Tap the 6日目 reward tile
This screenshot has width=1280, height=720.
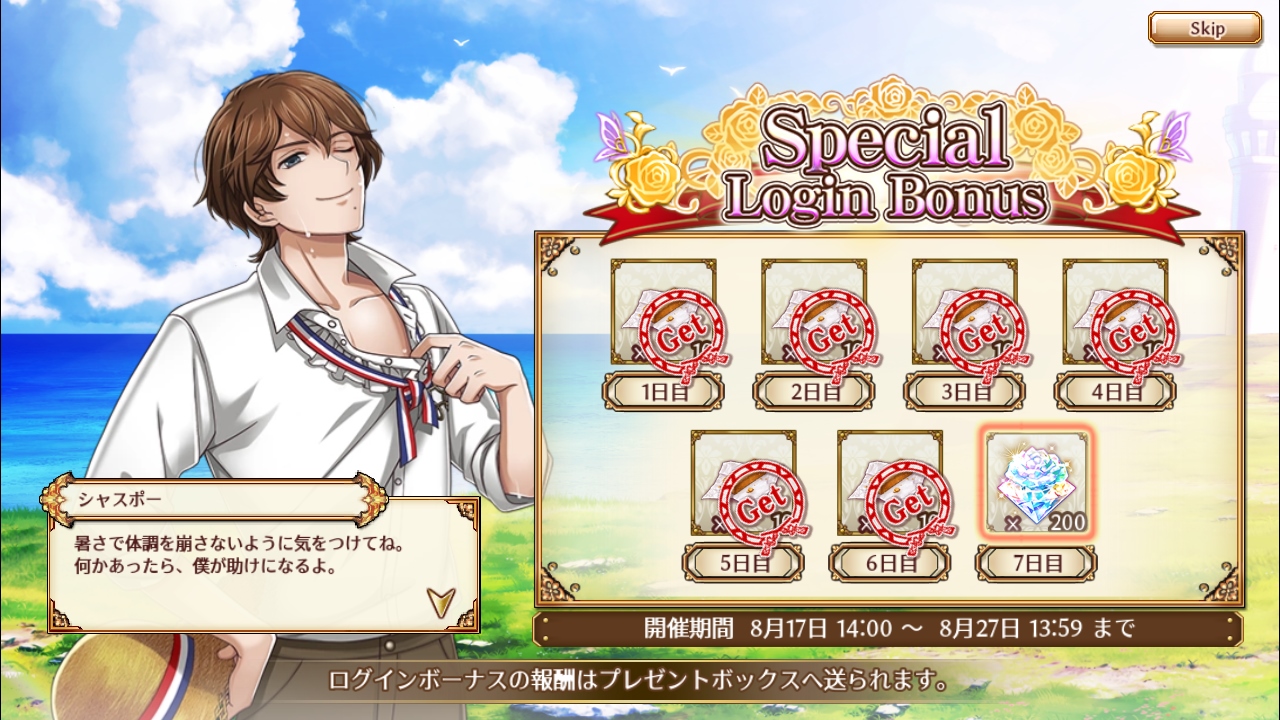(x=890, y=483)
